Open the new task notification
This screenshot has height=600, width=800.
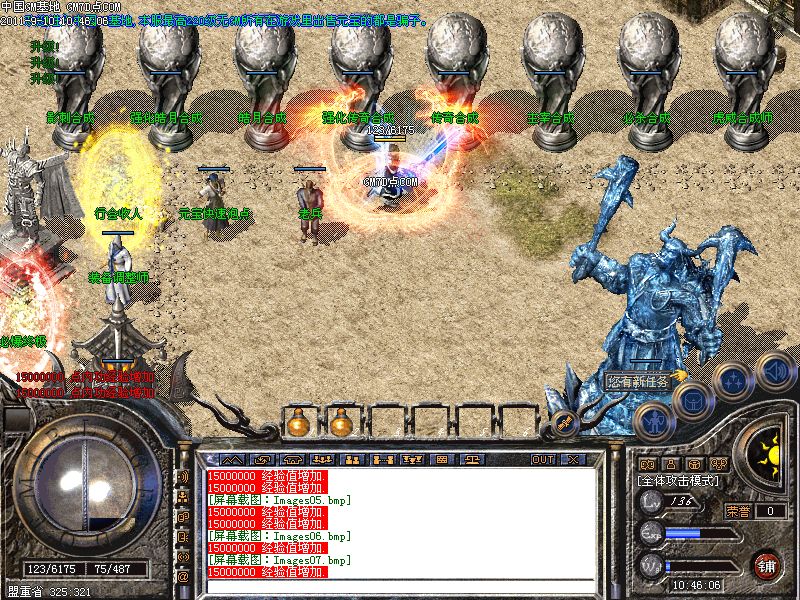[640, 381]
